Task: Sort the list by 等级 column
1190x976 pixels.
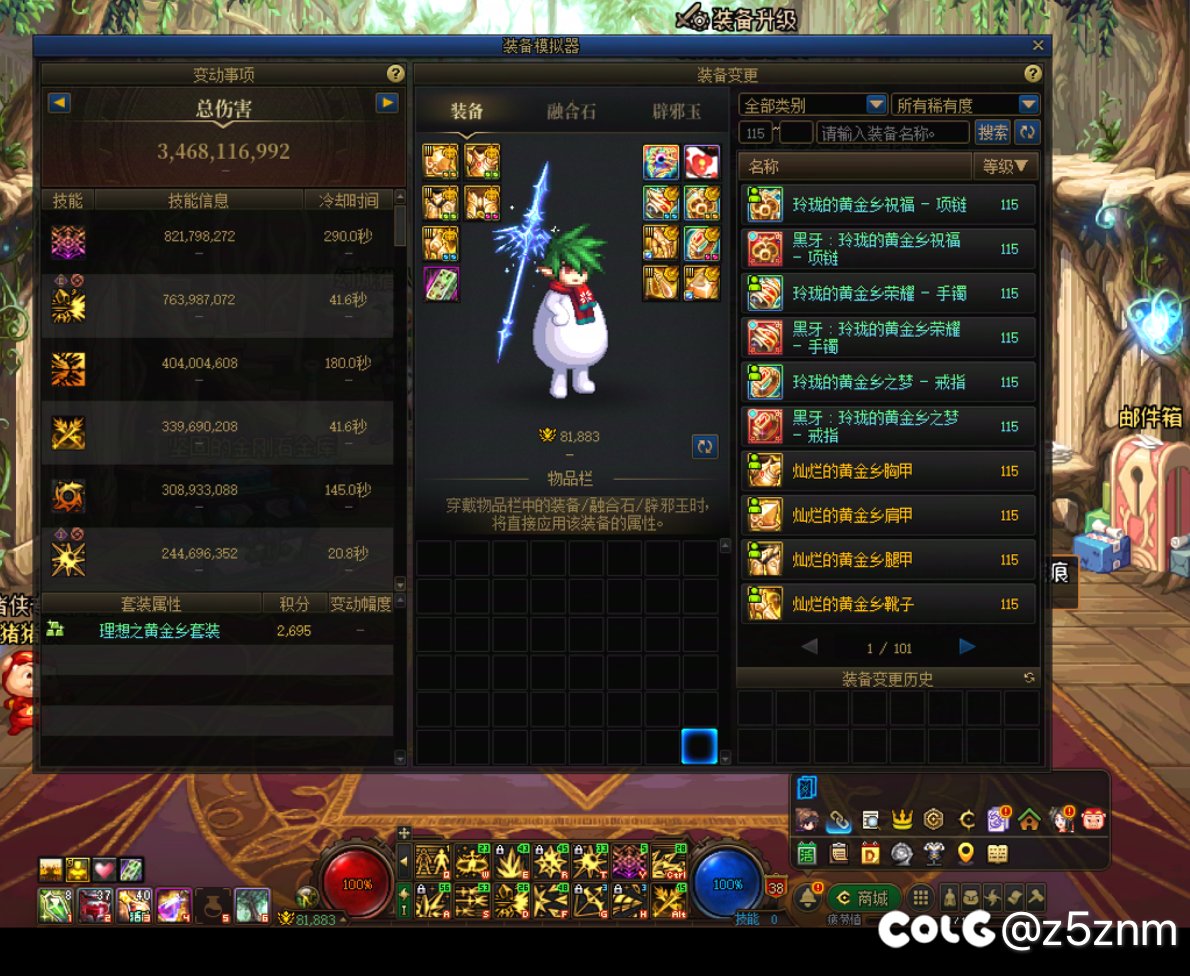Action: [1006, 167]
